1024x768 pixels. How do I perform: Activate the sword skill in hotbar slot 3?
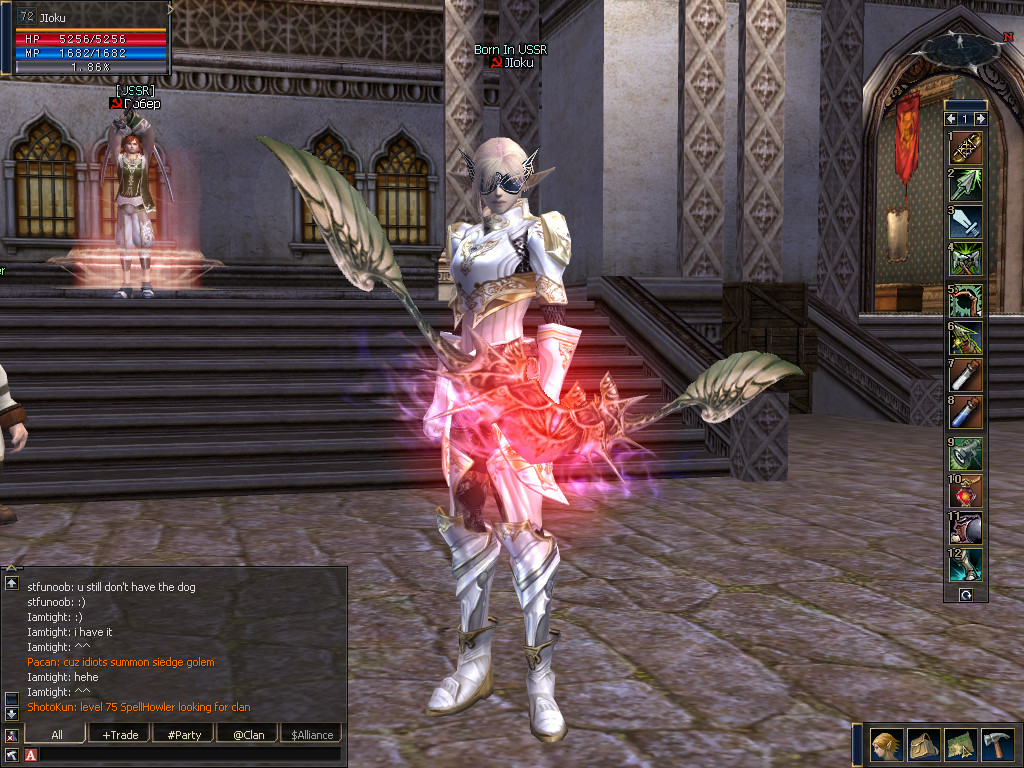point(966,222)
